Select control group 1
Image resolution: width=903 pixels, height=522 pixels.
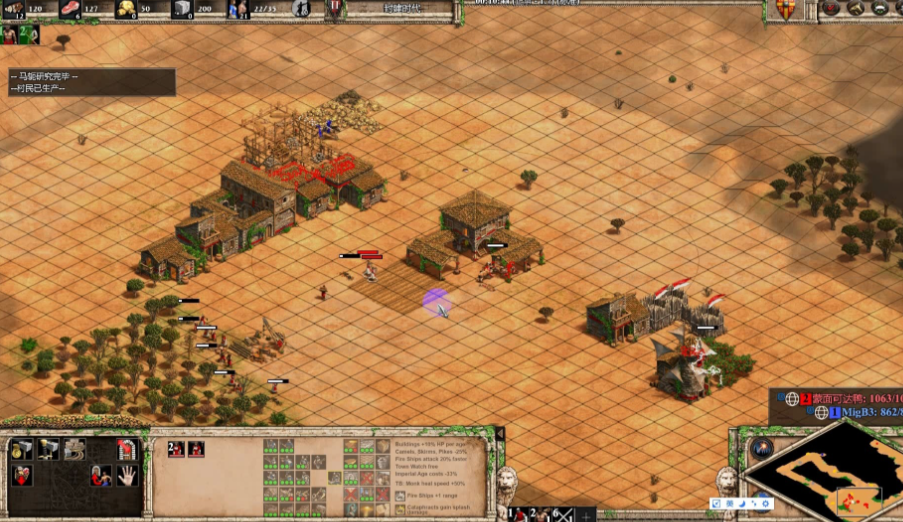pyautogui.click(x=516, y=514)
